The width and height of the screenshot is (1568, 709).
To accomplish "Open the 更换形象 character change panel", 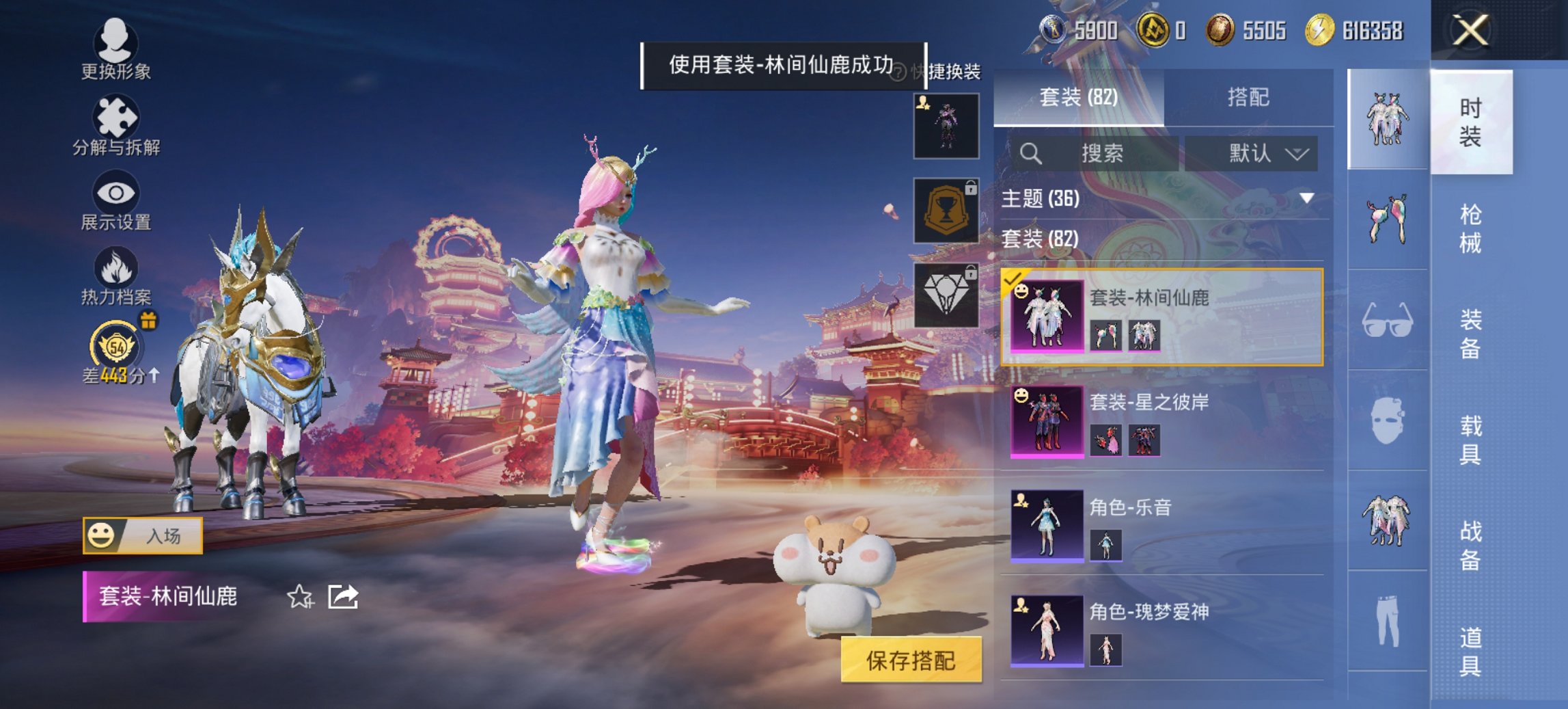I will [116, 51].
